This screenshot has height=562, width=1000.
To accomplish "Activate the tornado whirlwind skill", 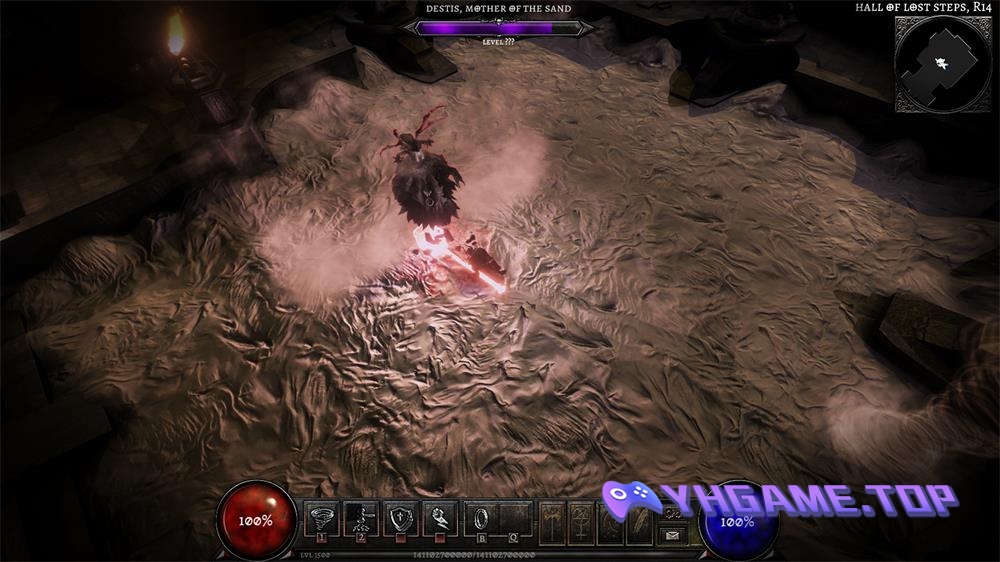I will pyautogui.click(x=322, y=518).
